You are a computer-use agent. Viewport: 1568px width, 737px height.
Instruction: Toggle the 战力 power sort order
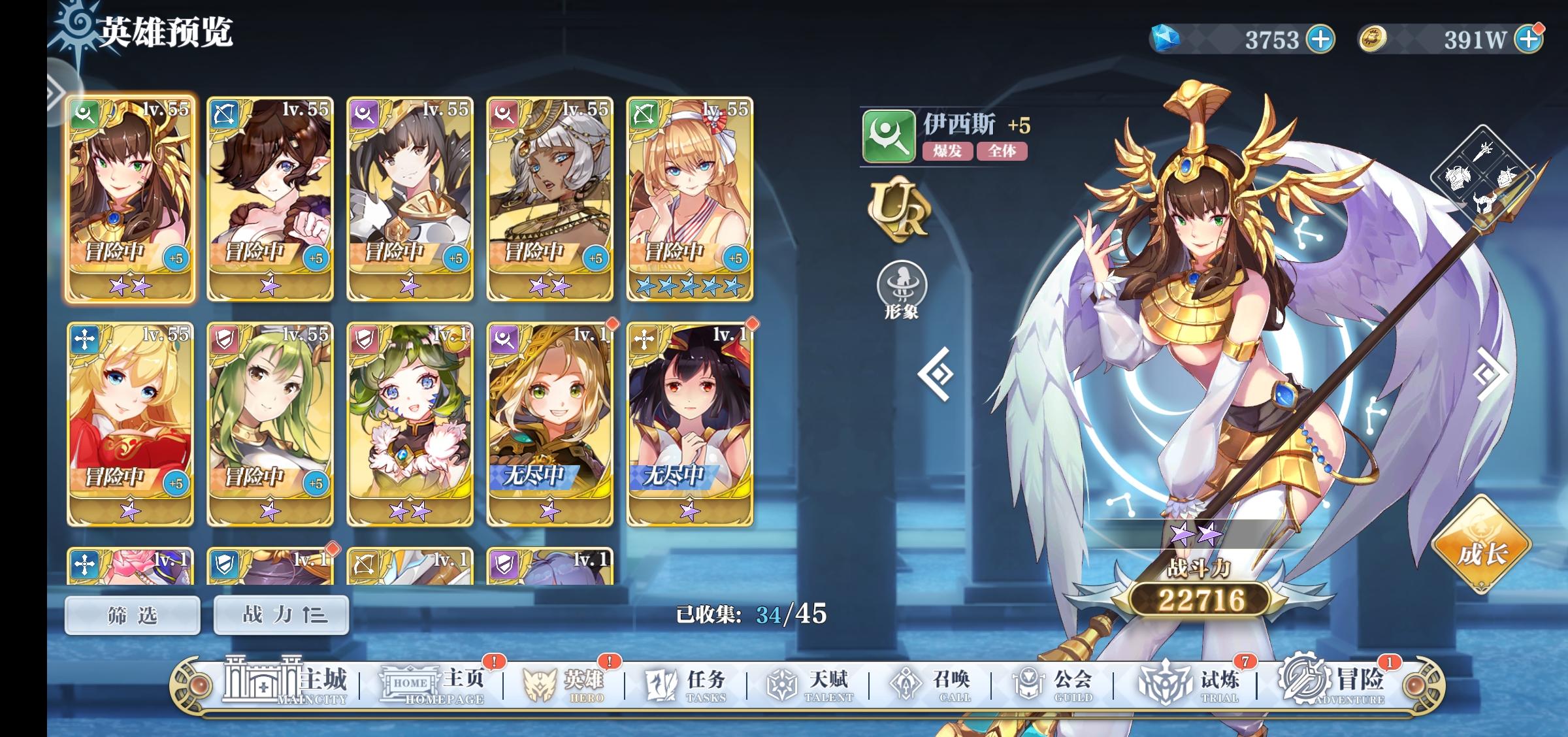tap(281, 614)
